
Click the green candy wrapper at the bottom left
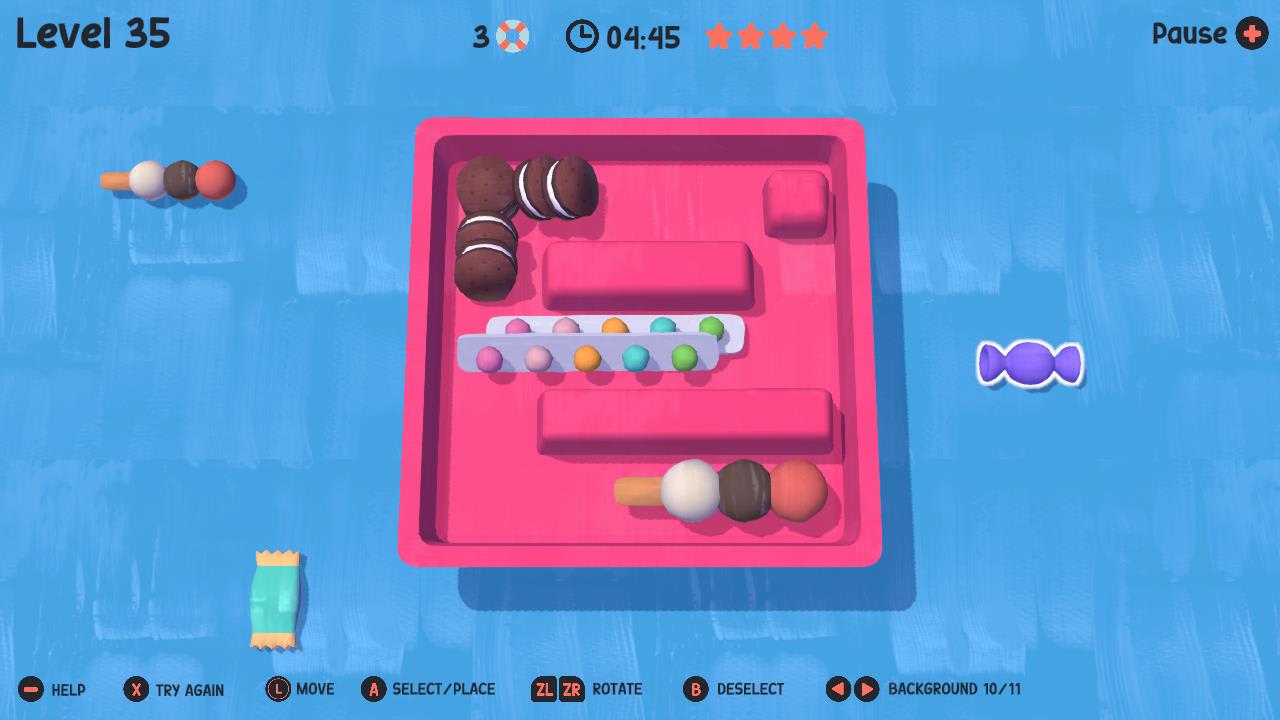(275, 597)
